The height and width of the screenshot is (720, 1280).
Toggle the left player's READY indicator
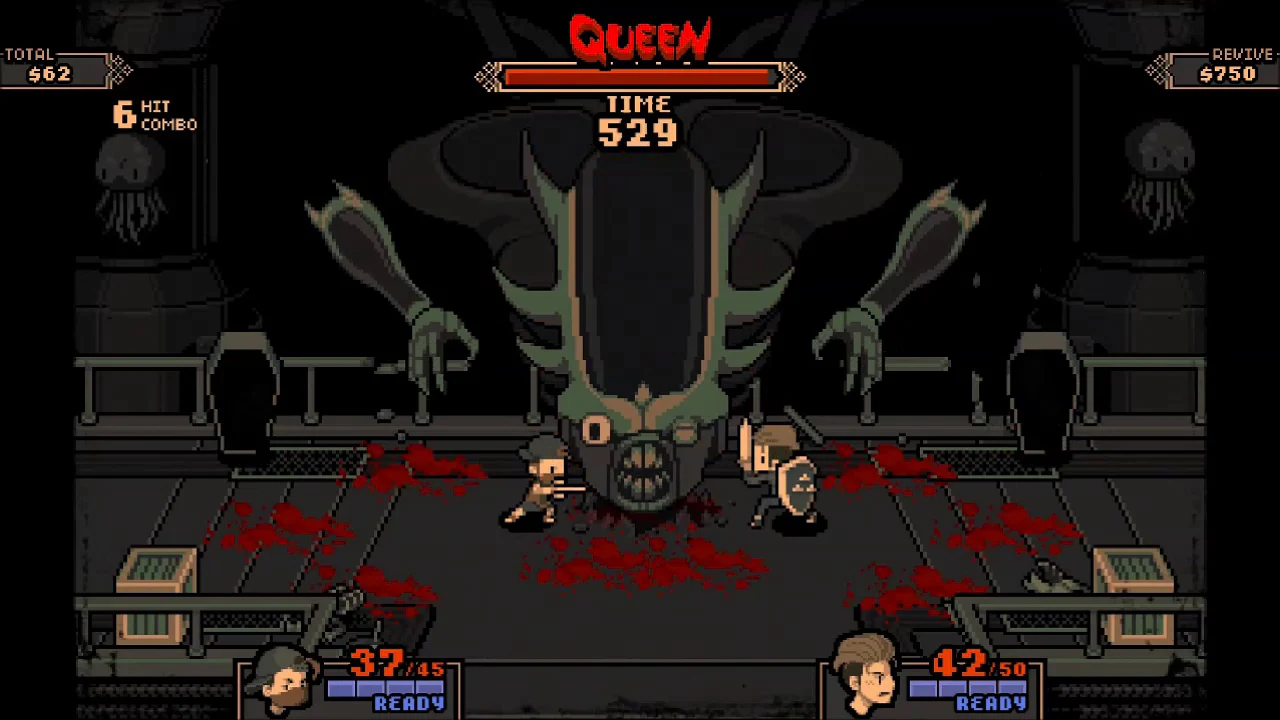(410, 703)
